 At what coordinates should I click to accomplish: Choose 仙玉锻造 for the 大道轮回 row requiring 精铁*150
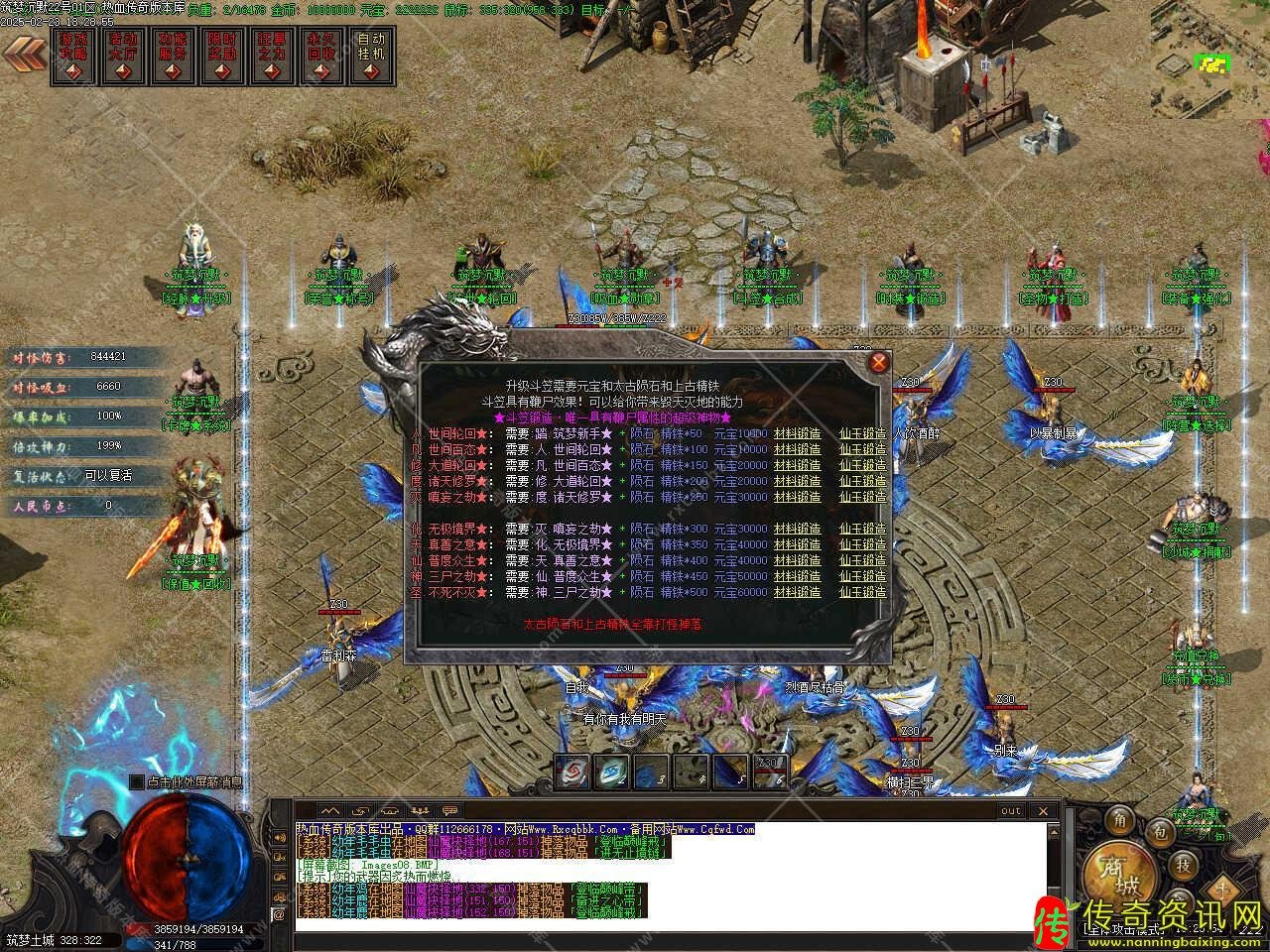[862, 465]
